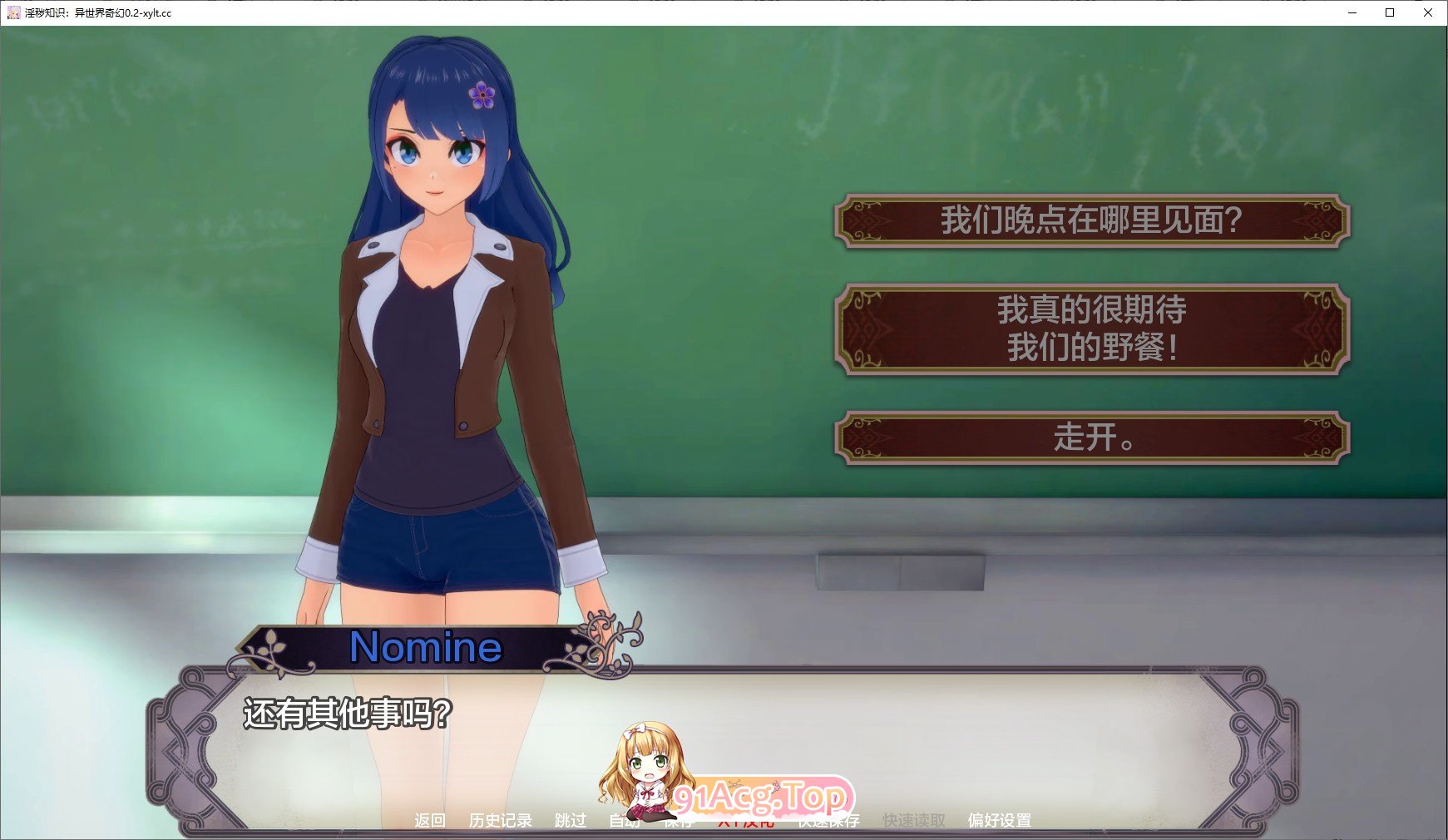Open 偏好设置 preferences menu
The width and height of the screenshot is (1448, 840).
999,820
